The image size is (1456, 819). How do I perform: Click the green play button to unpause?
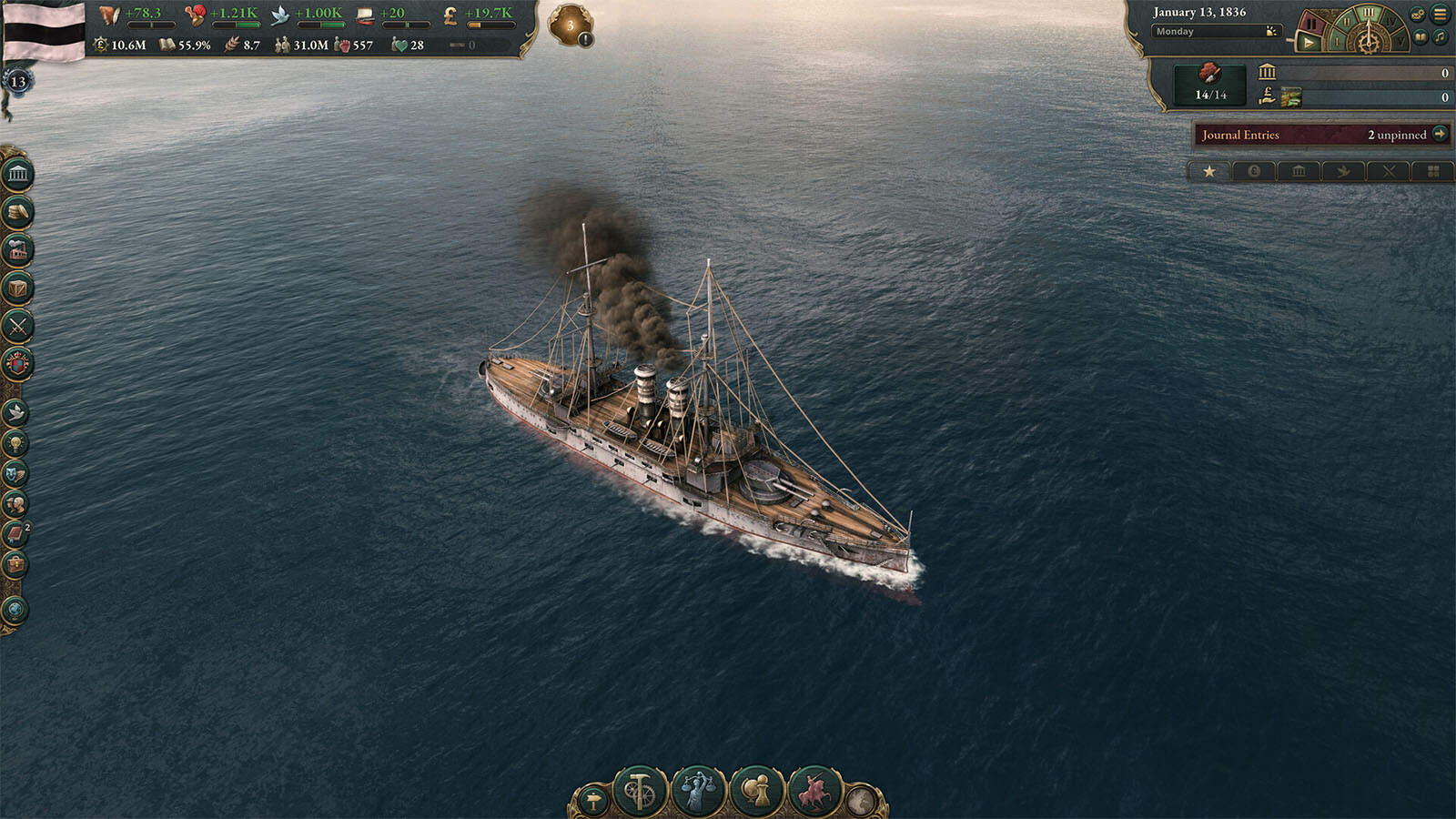point(1309,42)
